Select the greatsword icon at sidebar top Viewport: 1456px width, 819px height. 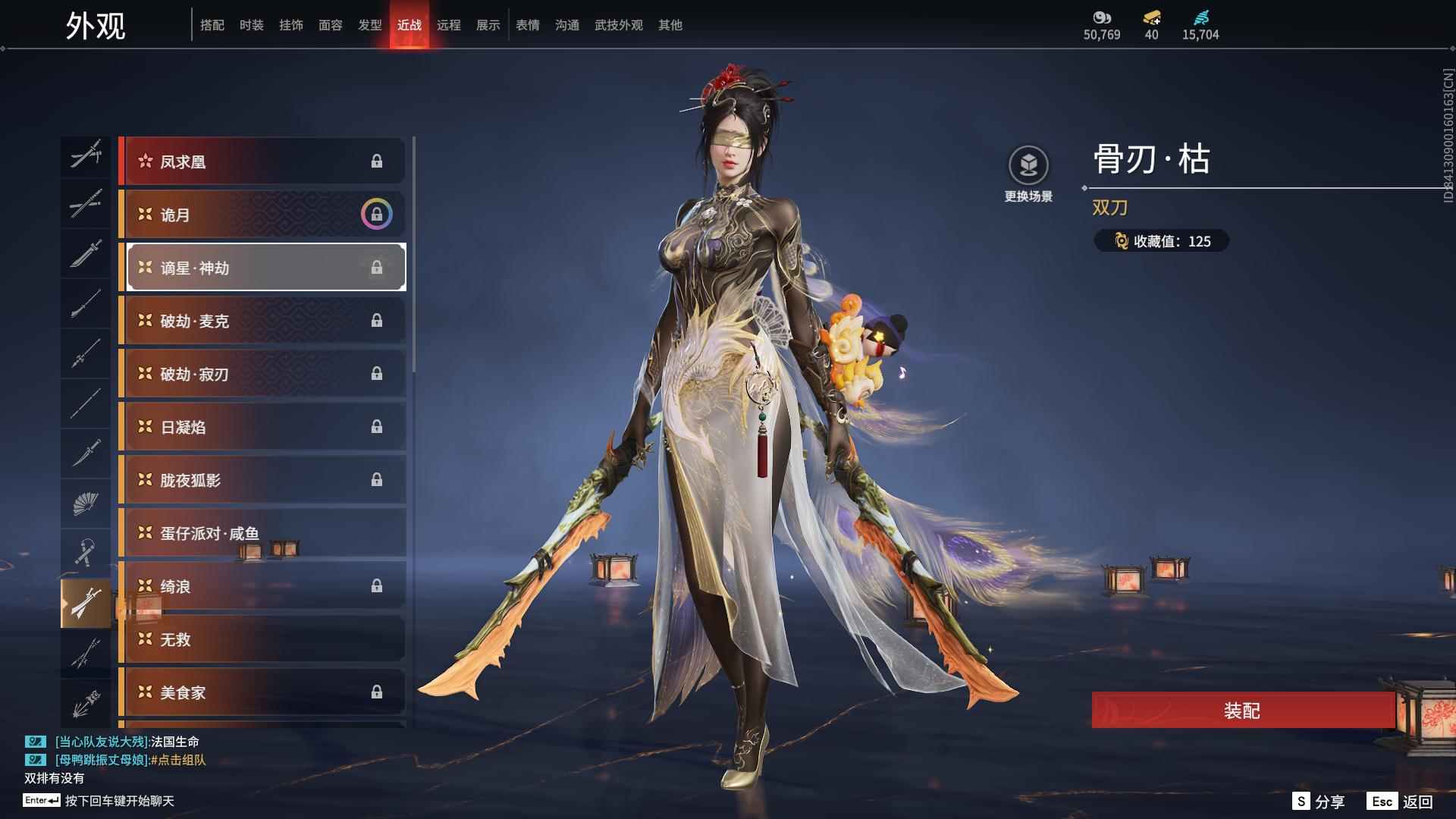pos(86,157)
